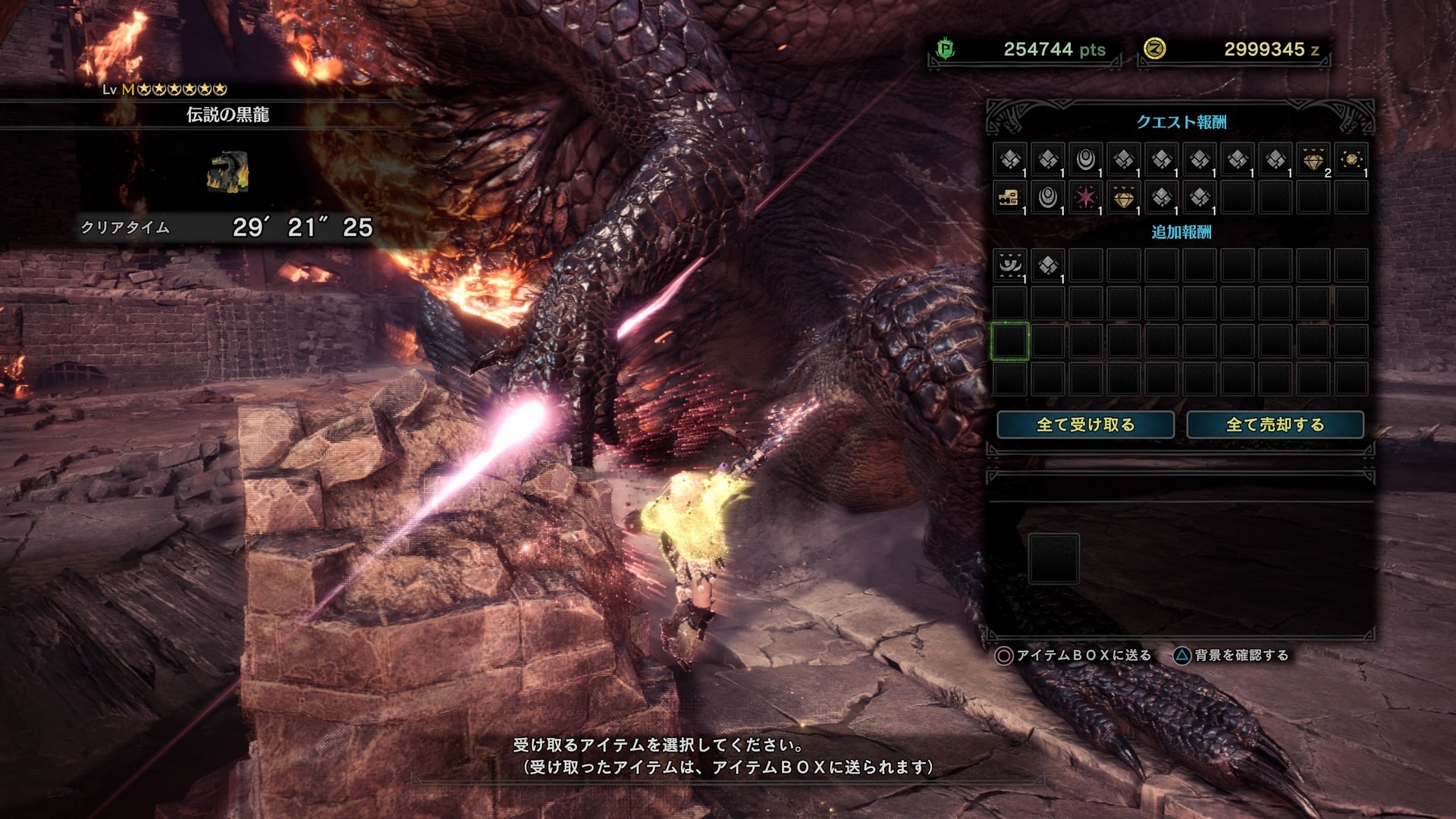This screenshot has width=1456, height=819.
Task: Take the horn item under 追加報酬
Action: coord(1009,265)
